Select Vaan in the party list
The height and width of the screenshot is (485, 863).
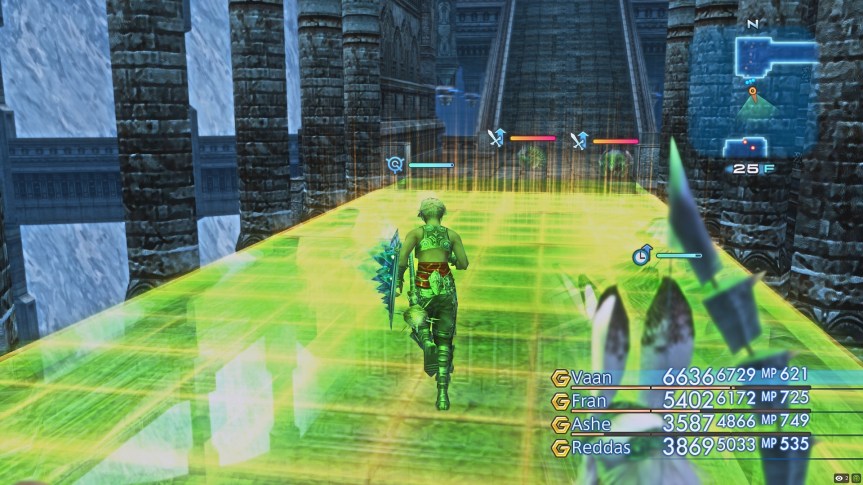click(x=588, y=377)
